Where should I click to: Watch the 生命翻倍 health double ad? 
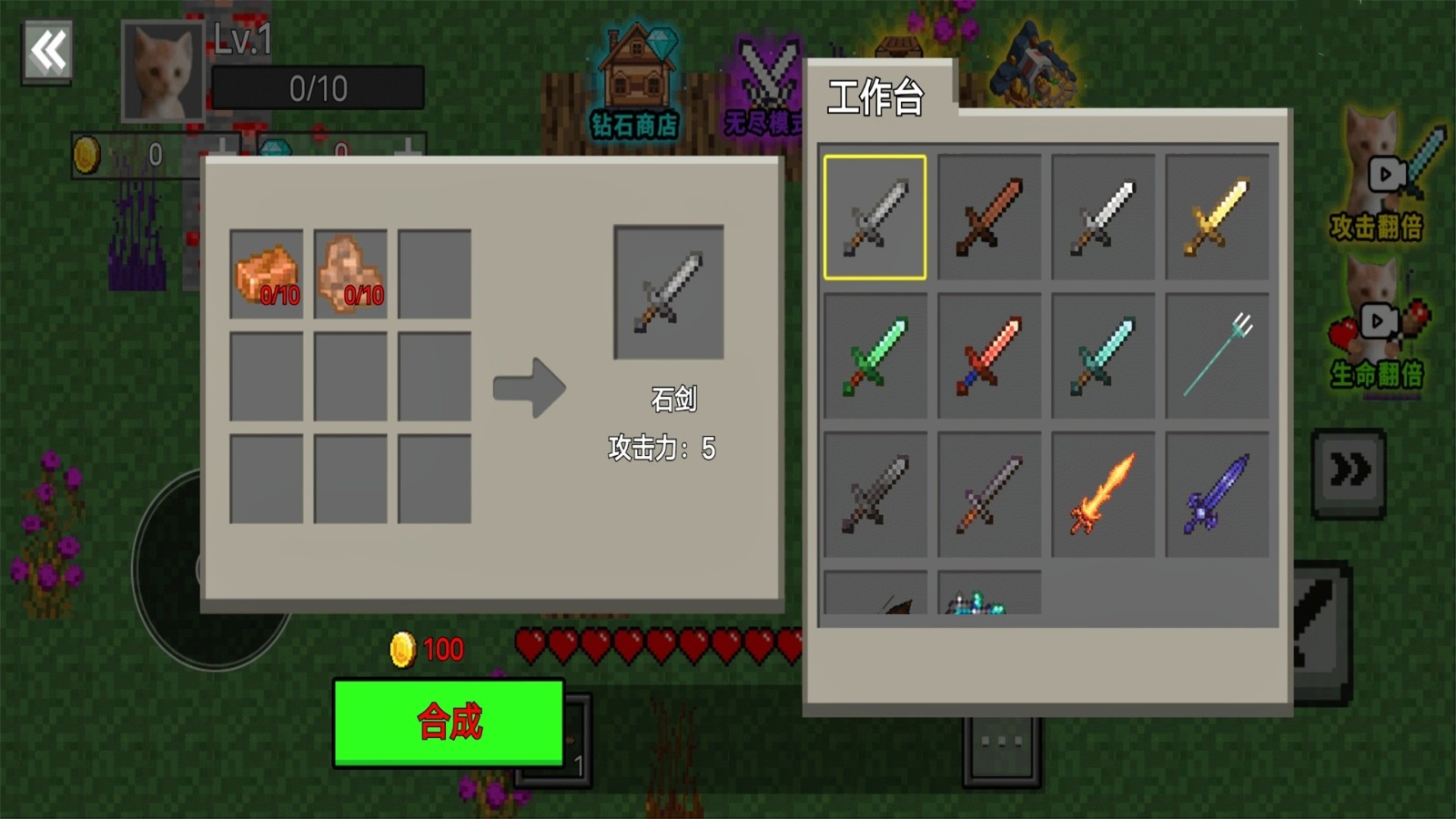pos(1377,328)
